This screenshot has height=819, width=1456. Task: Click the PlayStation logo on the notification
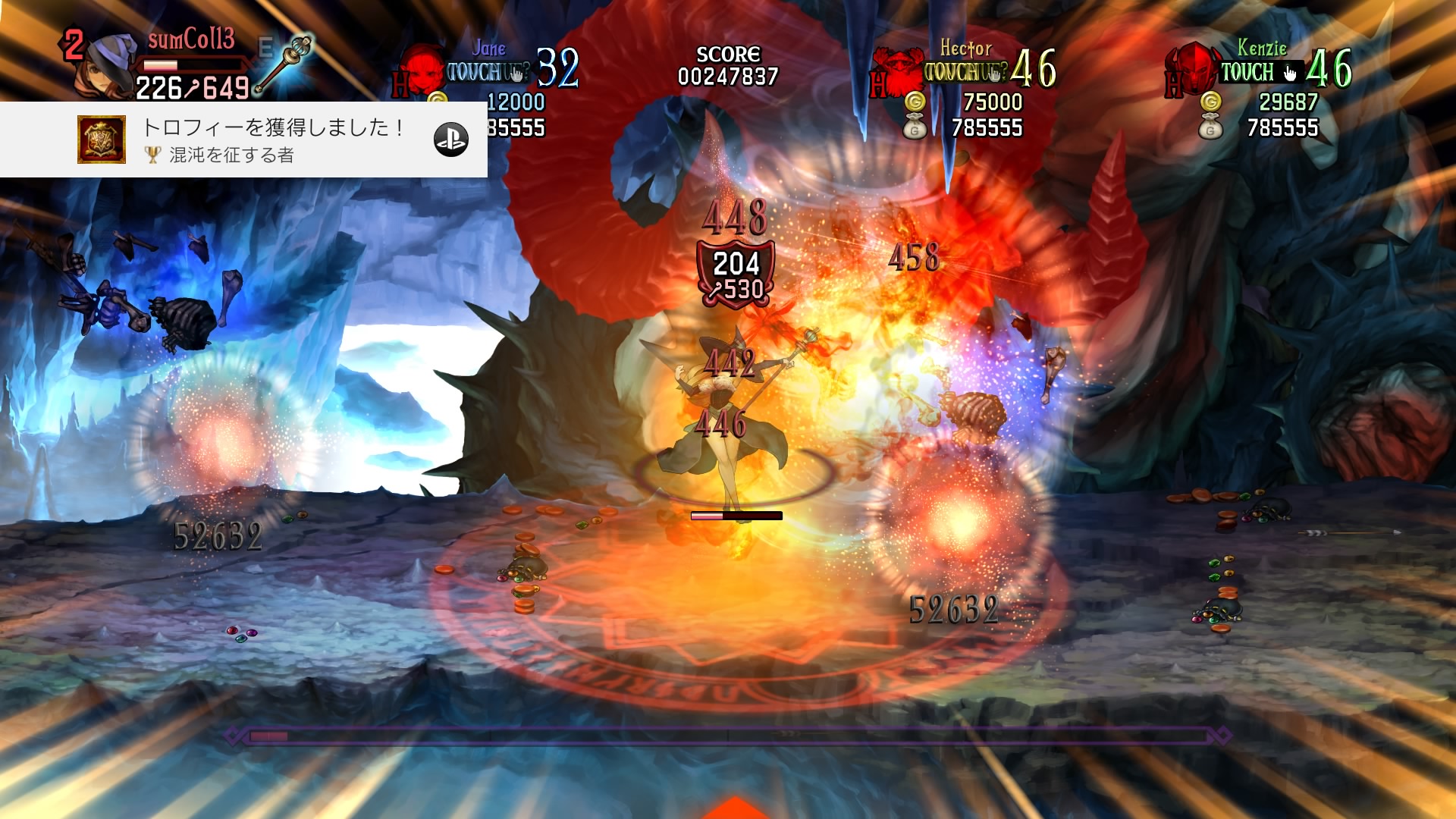click(x=450, y=140)
